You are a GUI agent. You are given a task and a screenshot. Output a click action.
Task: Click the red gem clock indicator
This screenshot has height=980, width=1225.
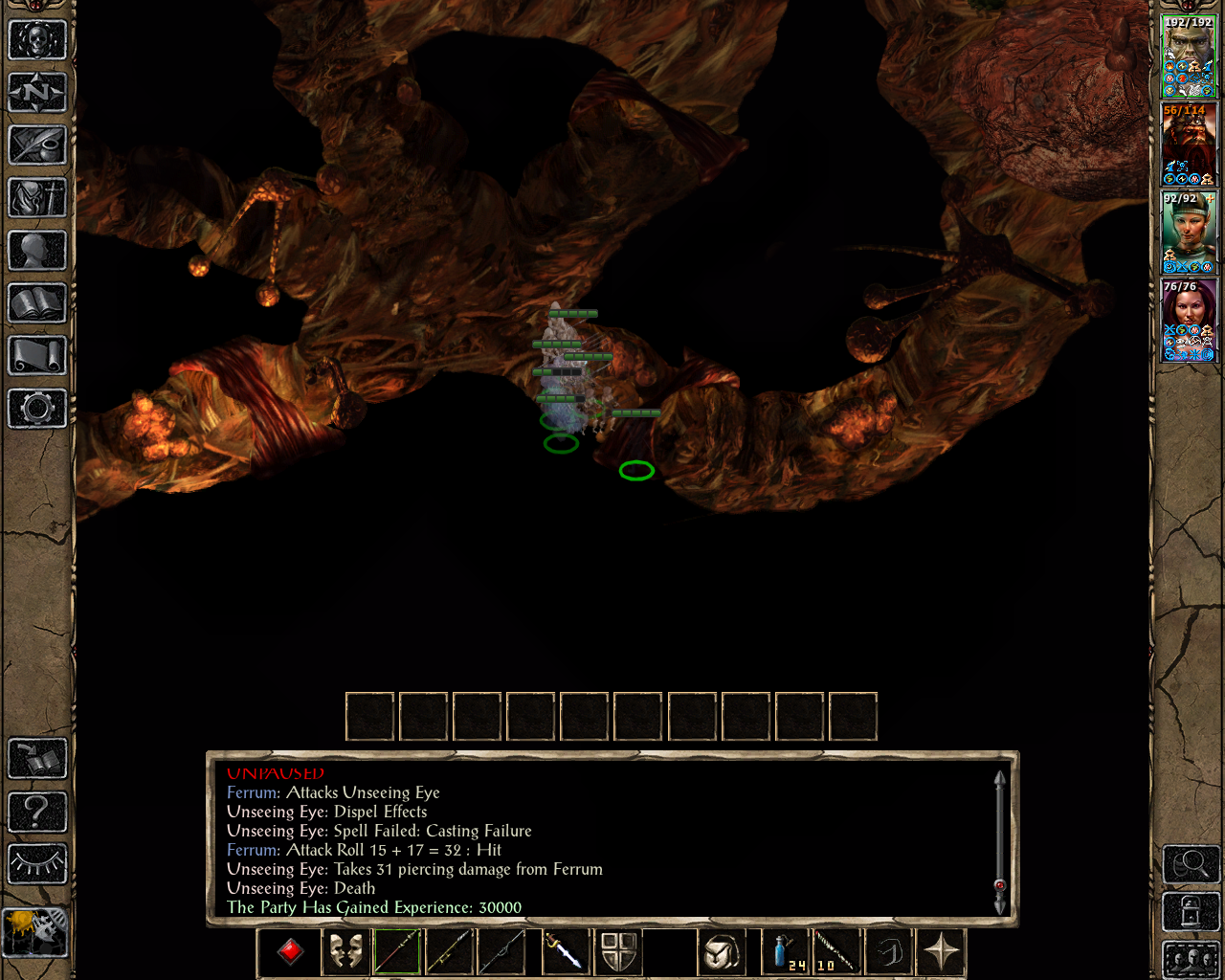click(x=290, y=952)
